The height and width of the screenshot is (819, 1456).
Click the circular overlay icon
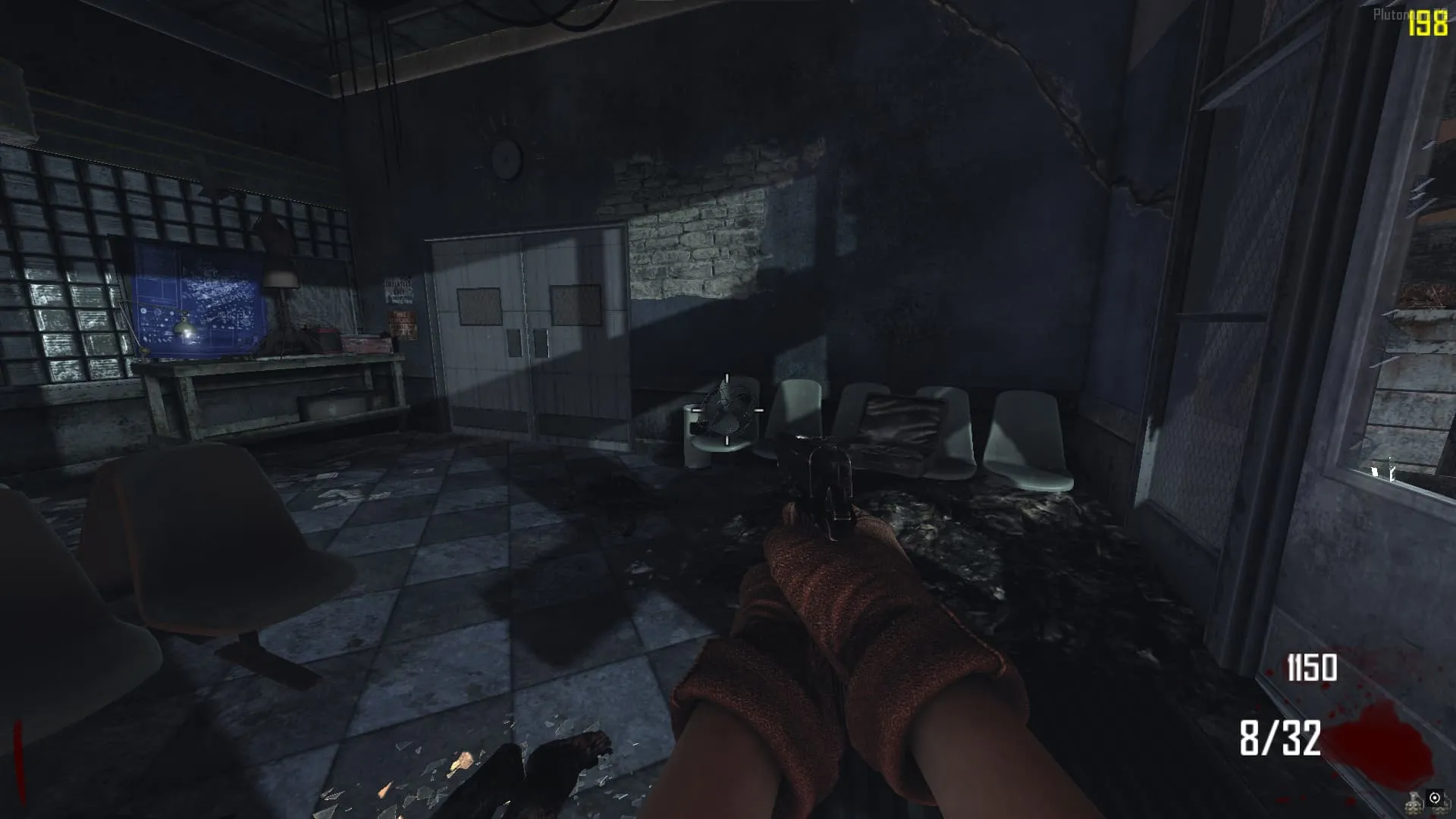1435,798
